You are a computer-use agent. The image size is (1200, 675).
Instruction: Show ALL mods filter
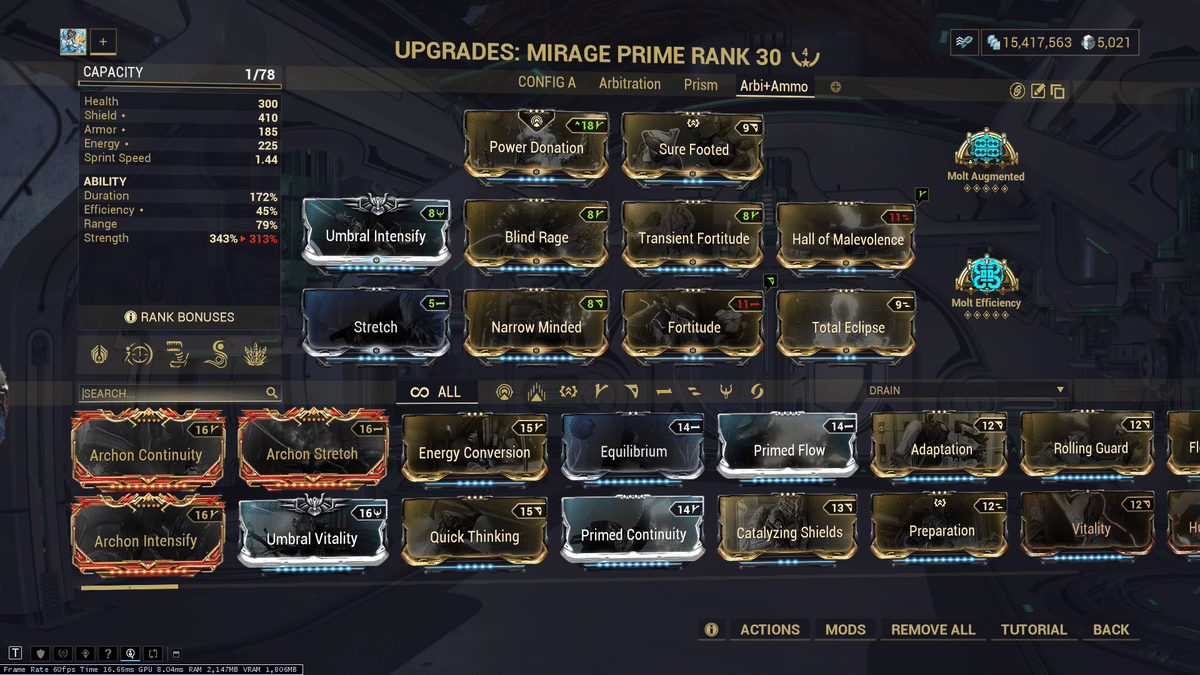(x=436, y=392)
